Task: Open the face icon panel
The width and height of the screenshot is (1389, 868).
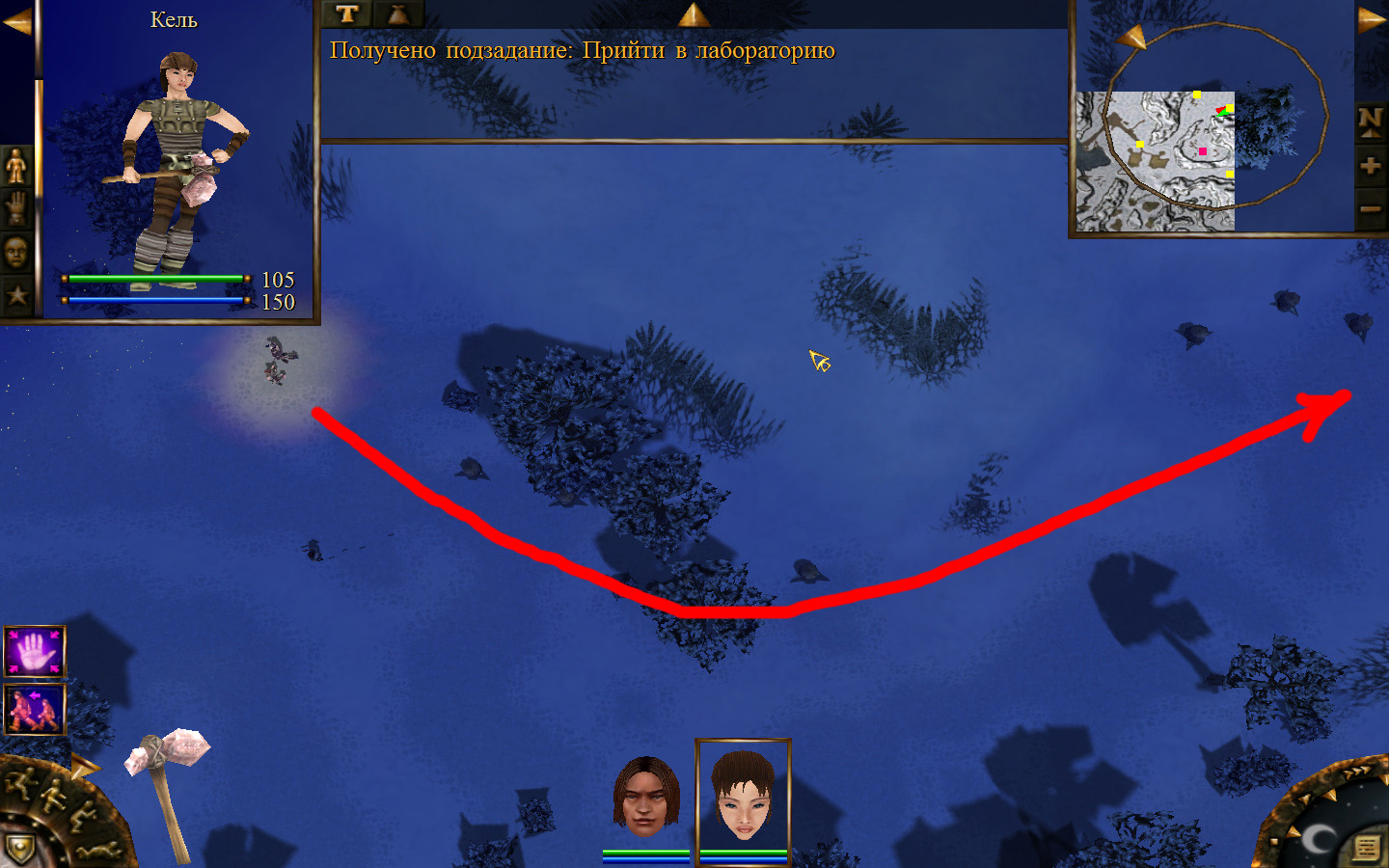Action: click(16, 253)
